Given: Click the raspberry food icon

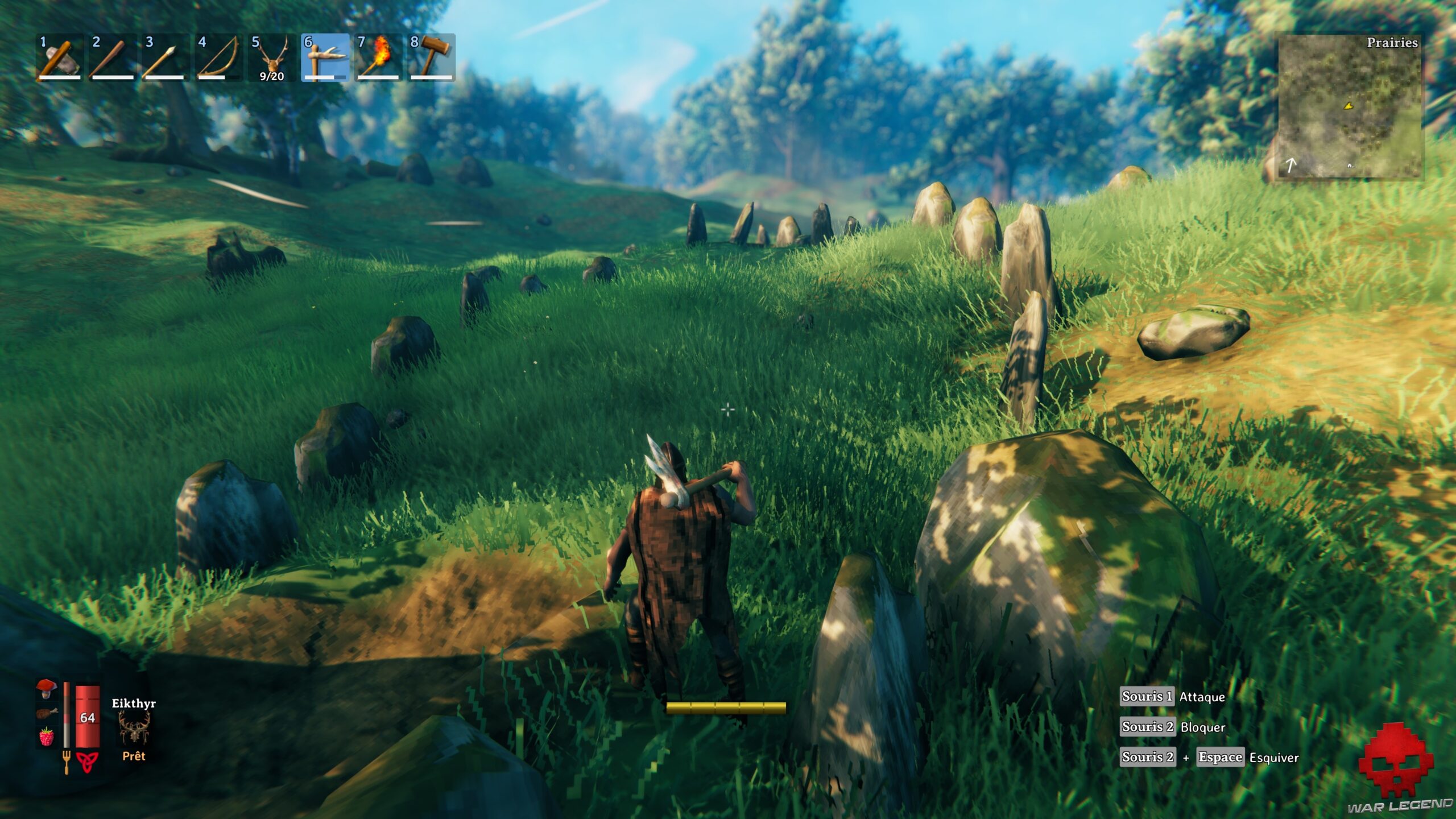Looking at the screenshot, I should (x=47, y=737).
